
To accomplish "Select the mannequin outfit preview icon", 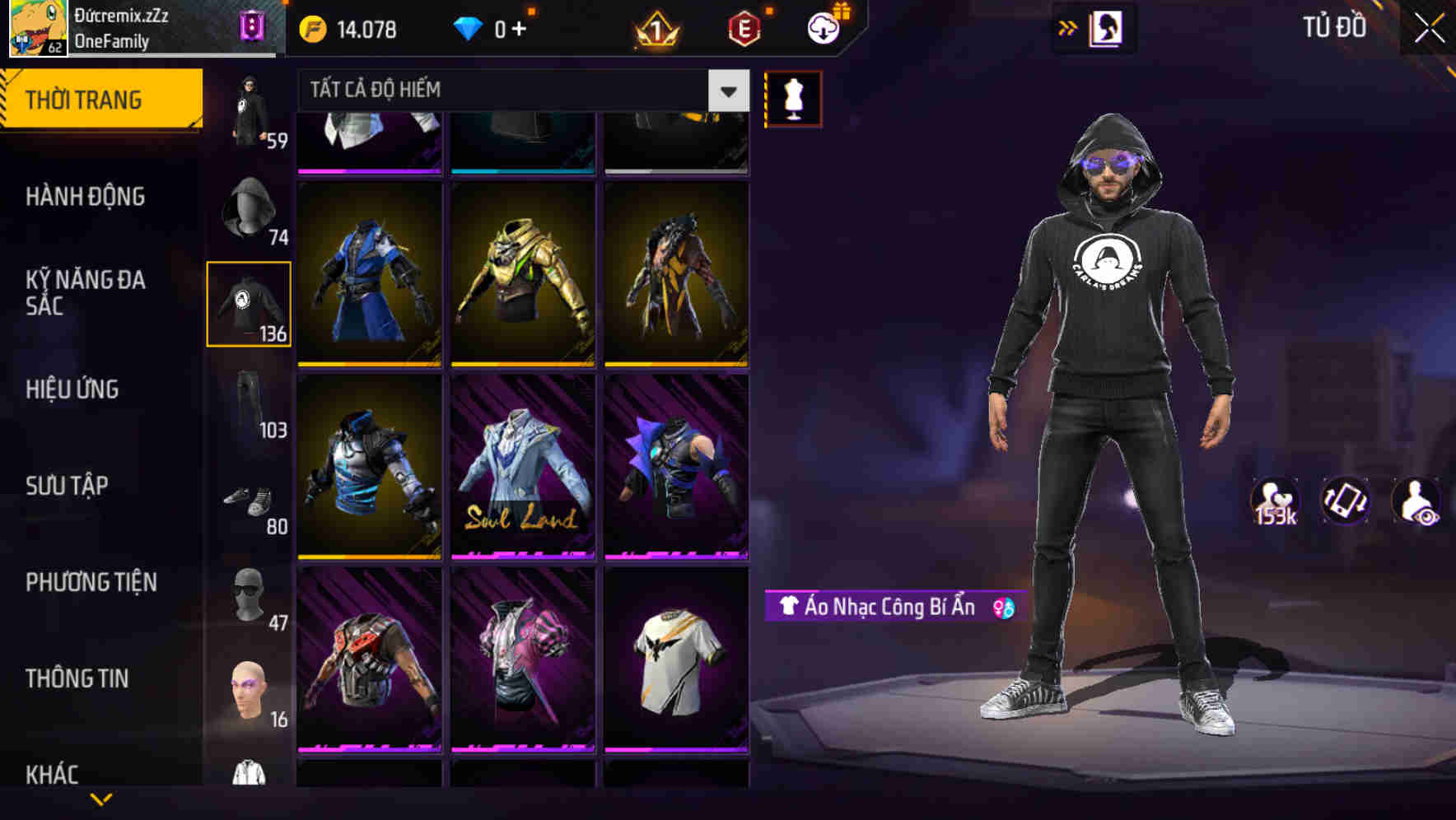I will point(793,99).
